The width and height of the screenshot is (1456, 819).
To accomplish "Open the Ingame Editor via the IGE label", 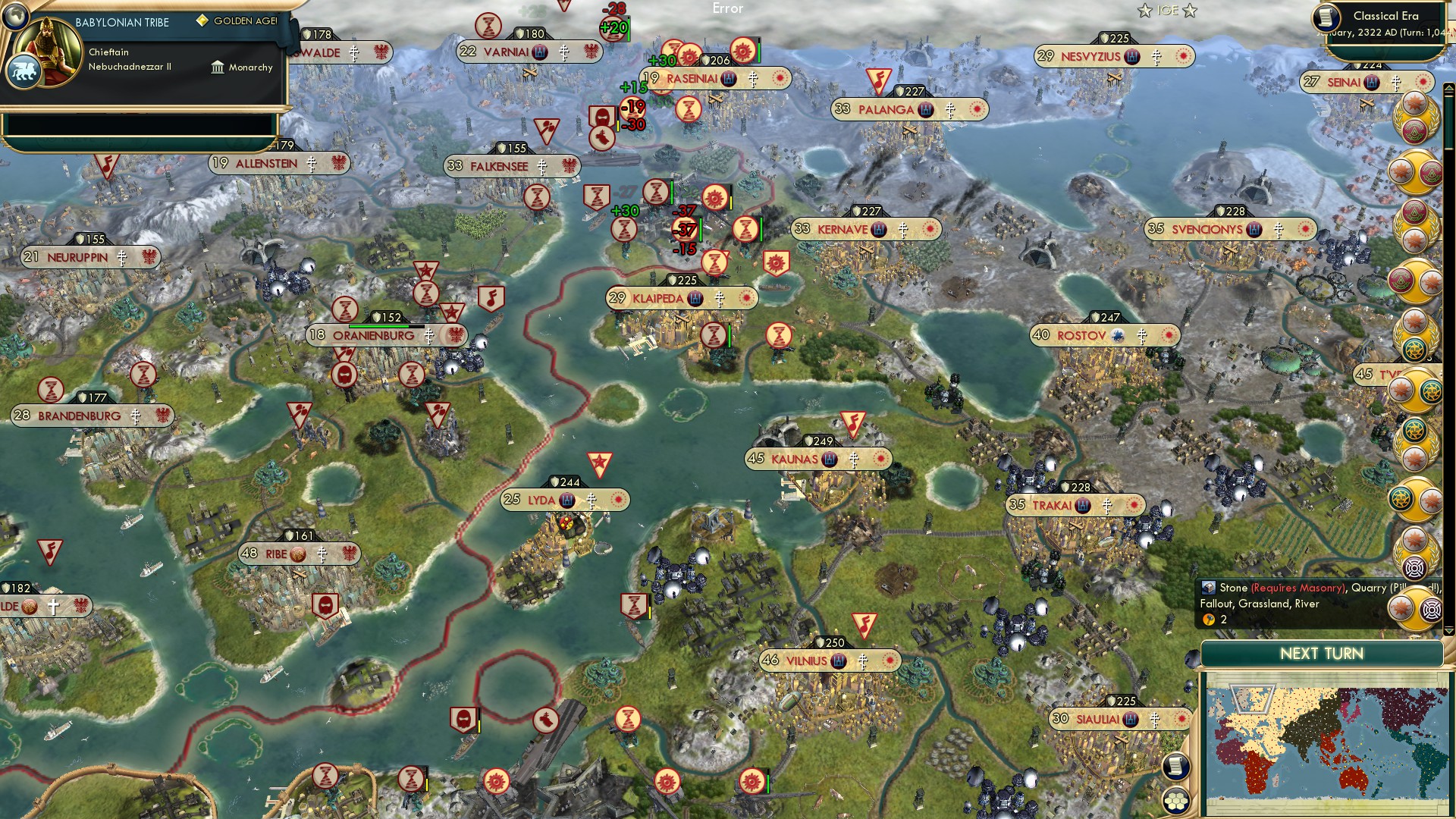I will (1167, 10).
